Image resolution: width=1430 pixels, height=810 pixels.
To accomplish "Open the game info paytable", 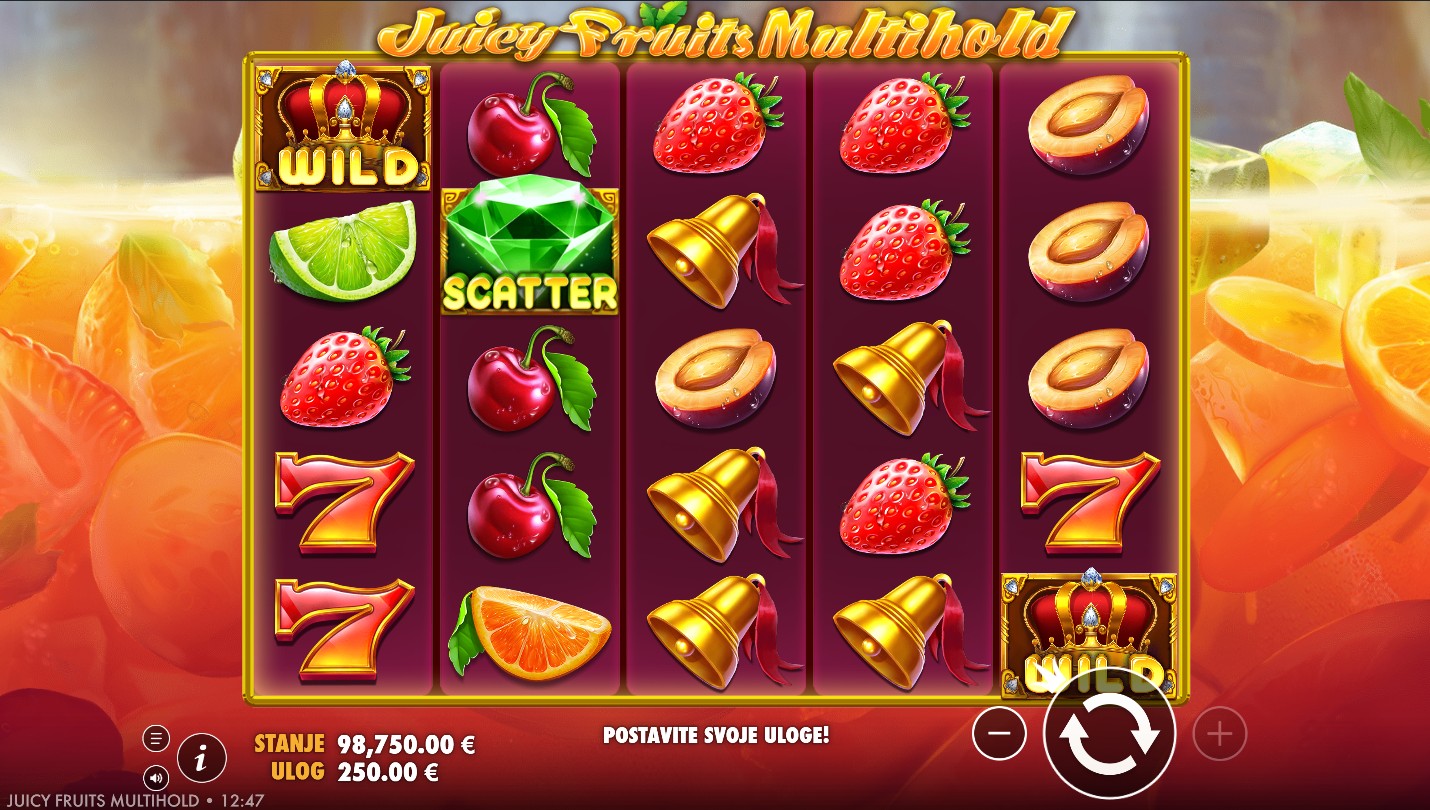I will tap(202, 759).
